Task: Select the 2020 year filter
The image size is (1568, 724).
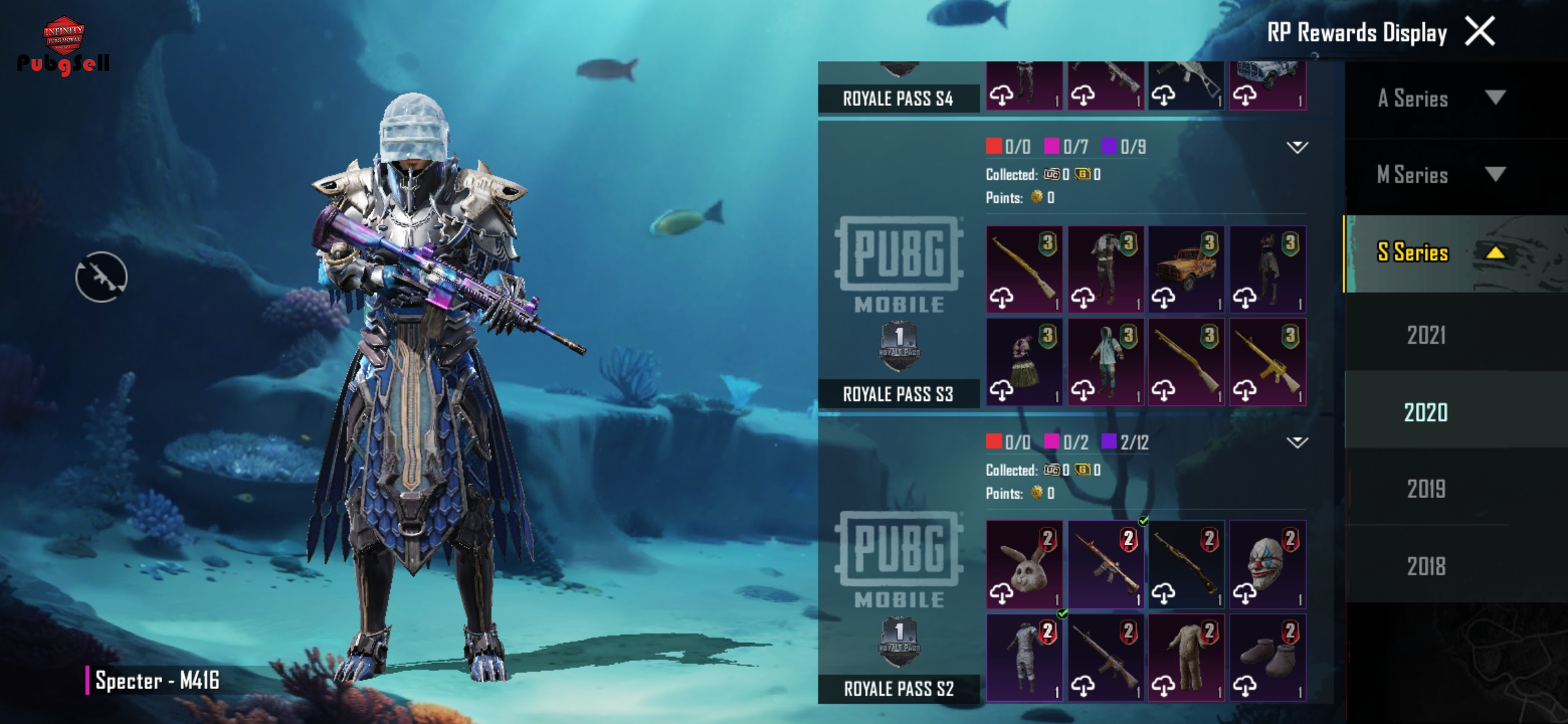Action: click(x=1426, y=412)
